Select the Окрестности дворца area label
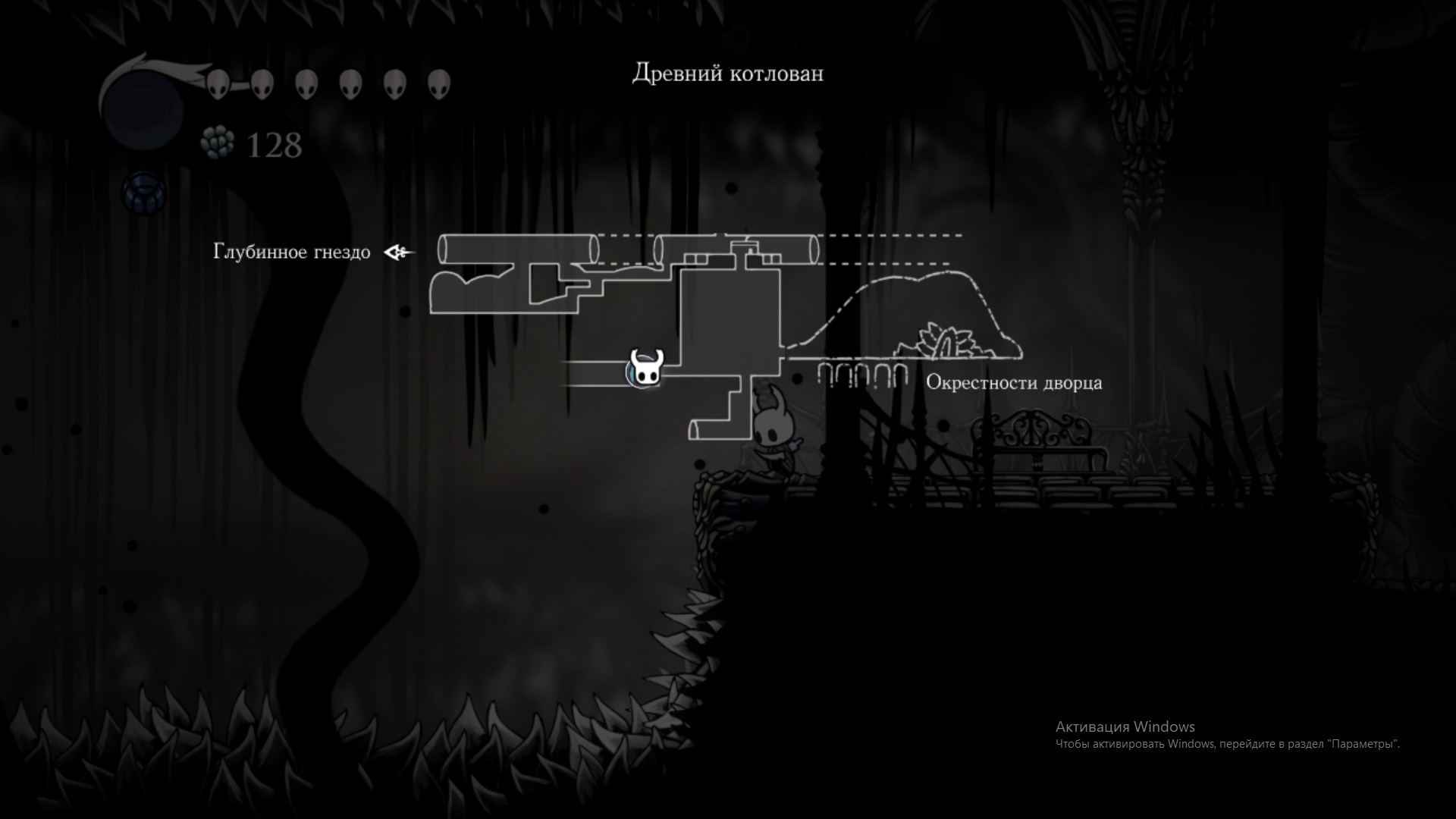Viewport: 1456px width, 819px height. point(1014,383)
